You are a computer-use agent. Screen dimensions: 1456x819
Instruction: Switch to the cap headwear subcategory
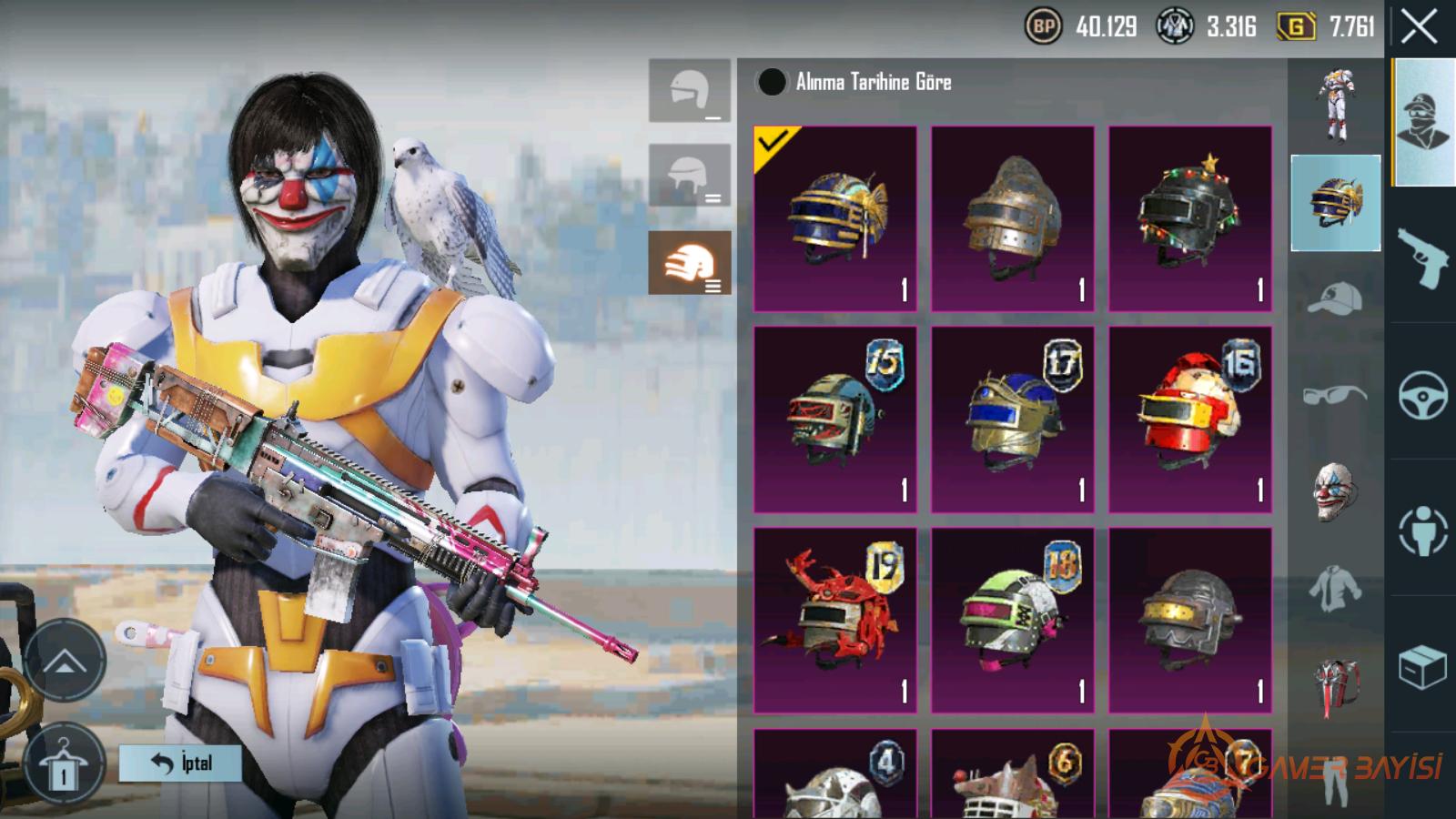pos(1335,298)
